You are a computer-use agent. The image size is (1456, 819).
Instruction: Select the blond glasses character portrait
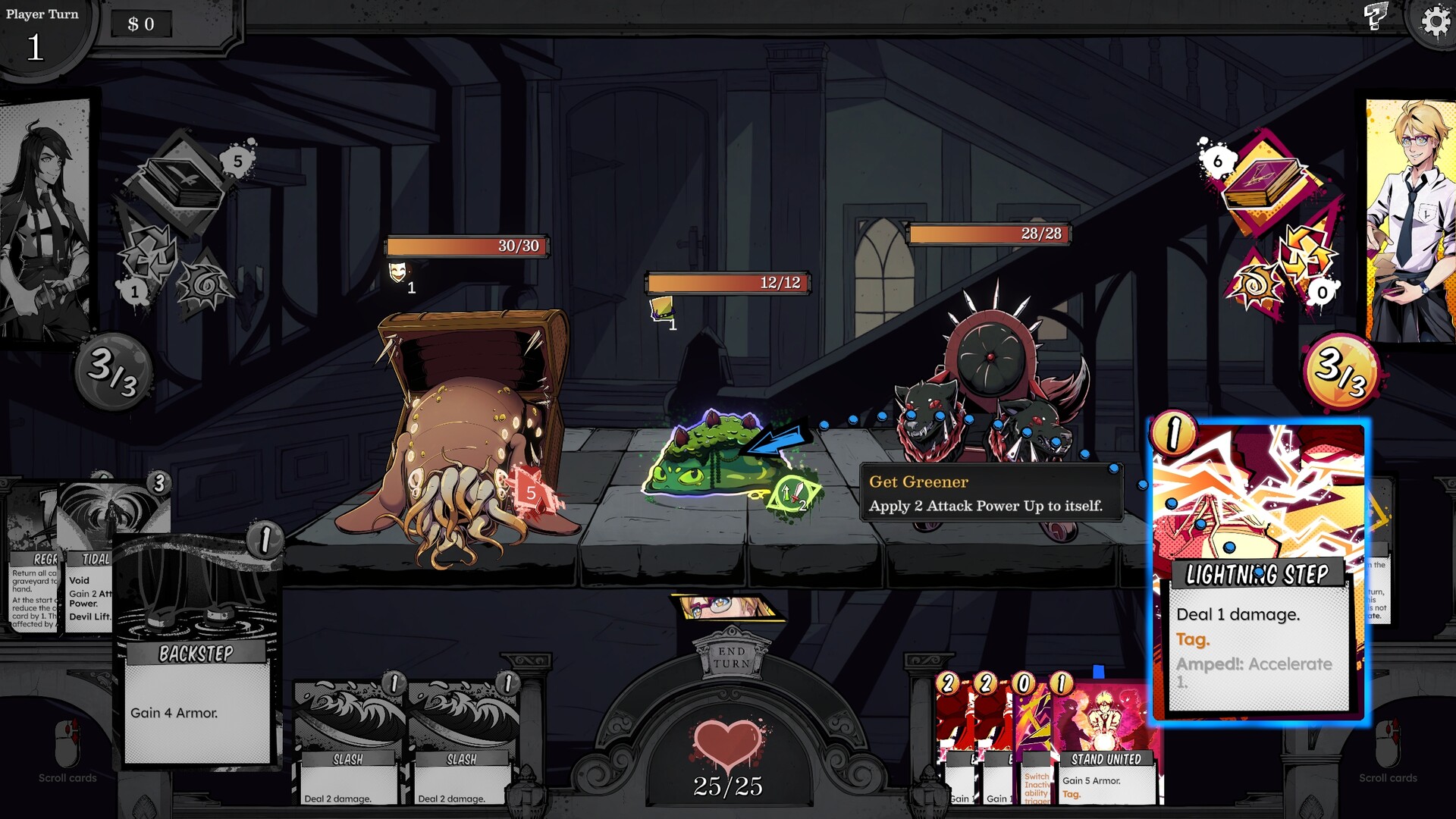pos(1410,220)
